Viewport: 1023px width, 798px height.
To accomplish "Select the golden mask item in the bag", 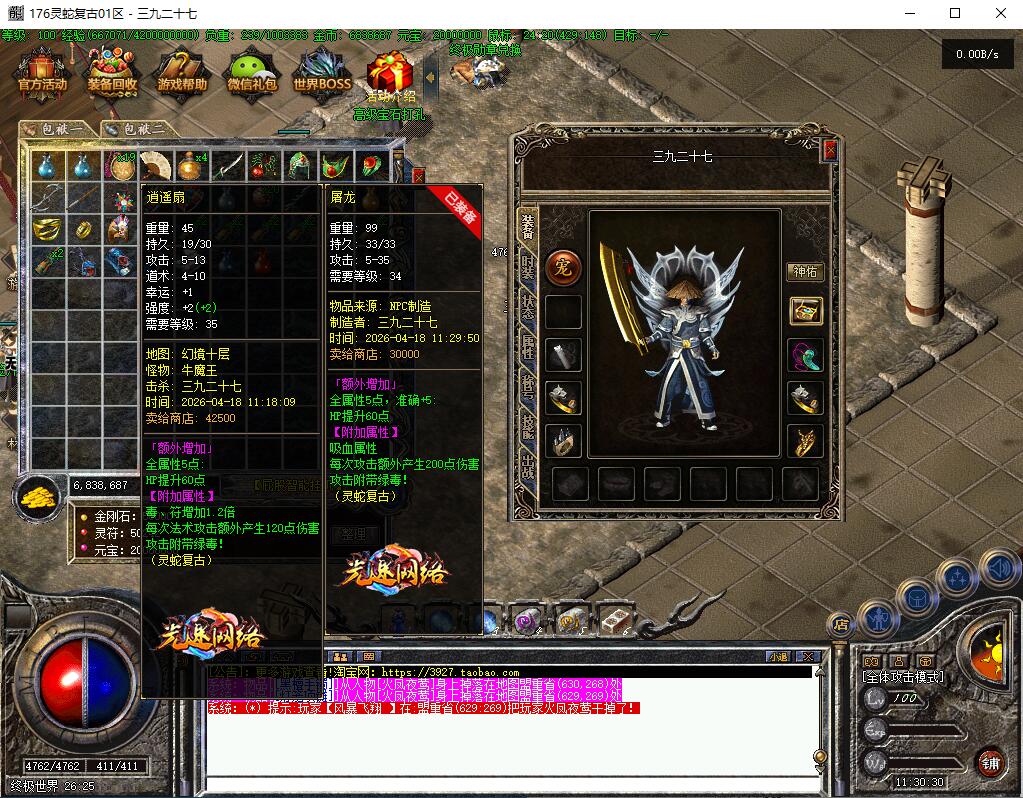I will [x=46, y=229].
